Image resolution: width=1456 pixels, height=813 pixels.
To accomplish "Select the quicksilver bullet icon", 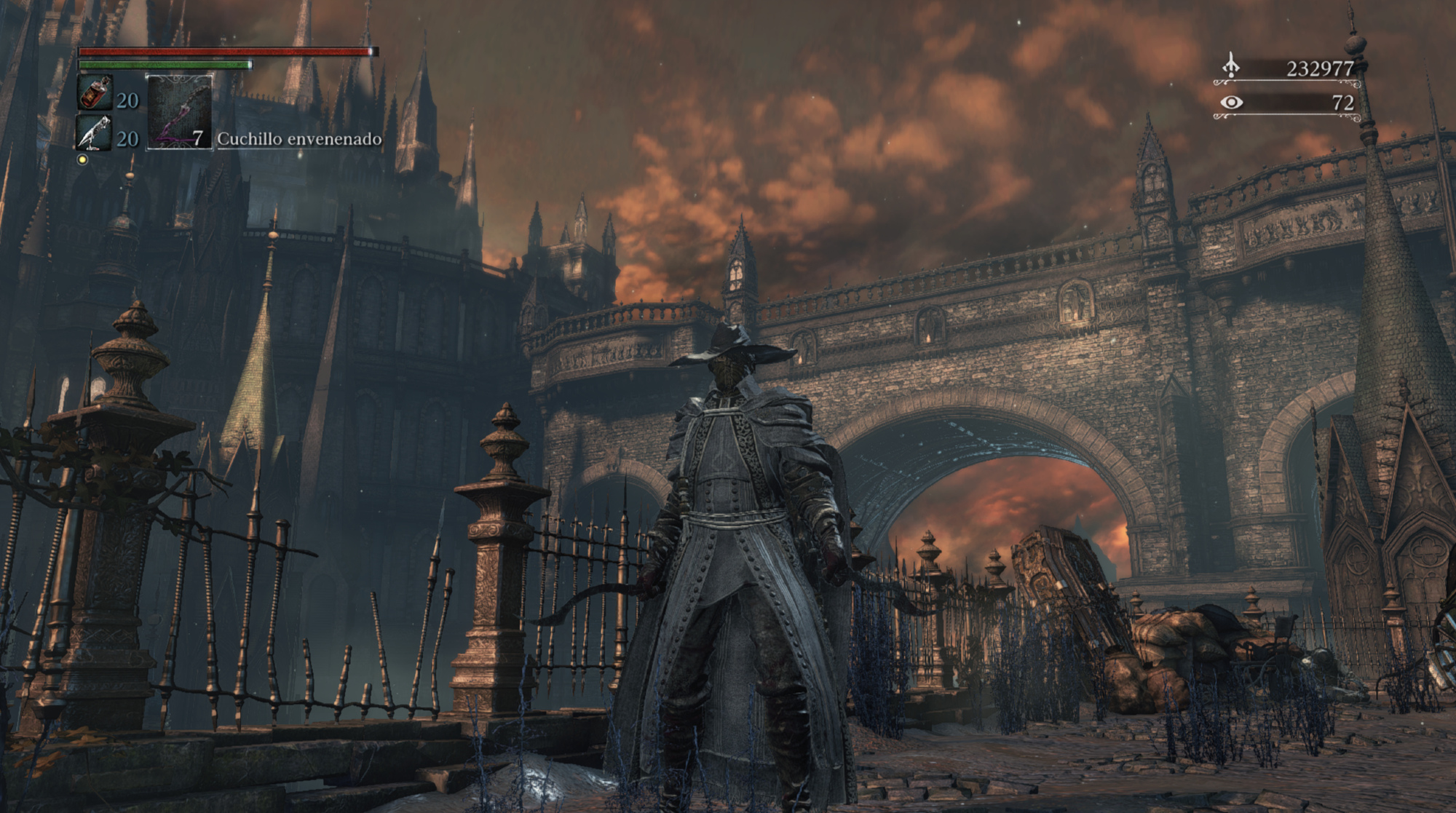I will click(x=95, y=133).
